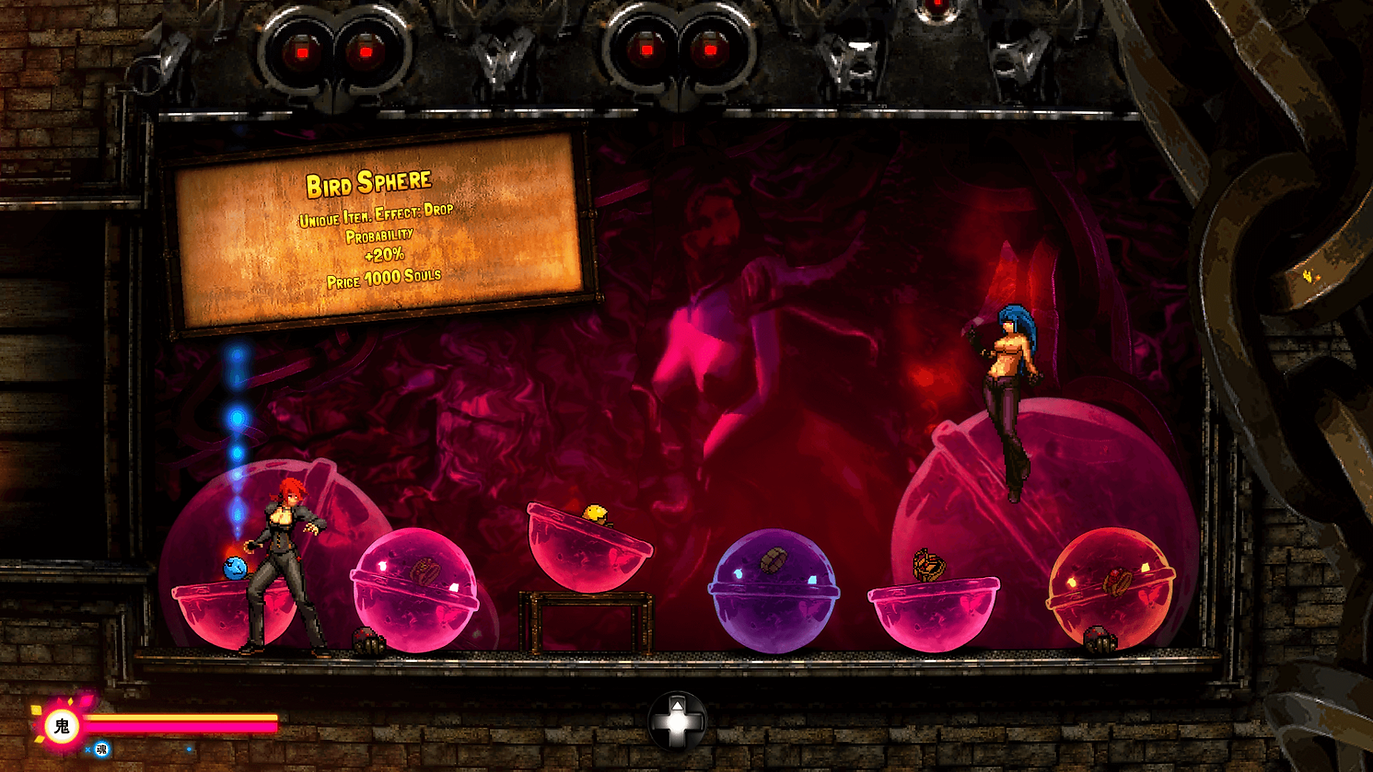The image size is (1373, 772).
Task: Select the golden item in the open bowl
Action: point(929,564)
